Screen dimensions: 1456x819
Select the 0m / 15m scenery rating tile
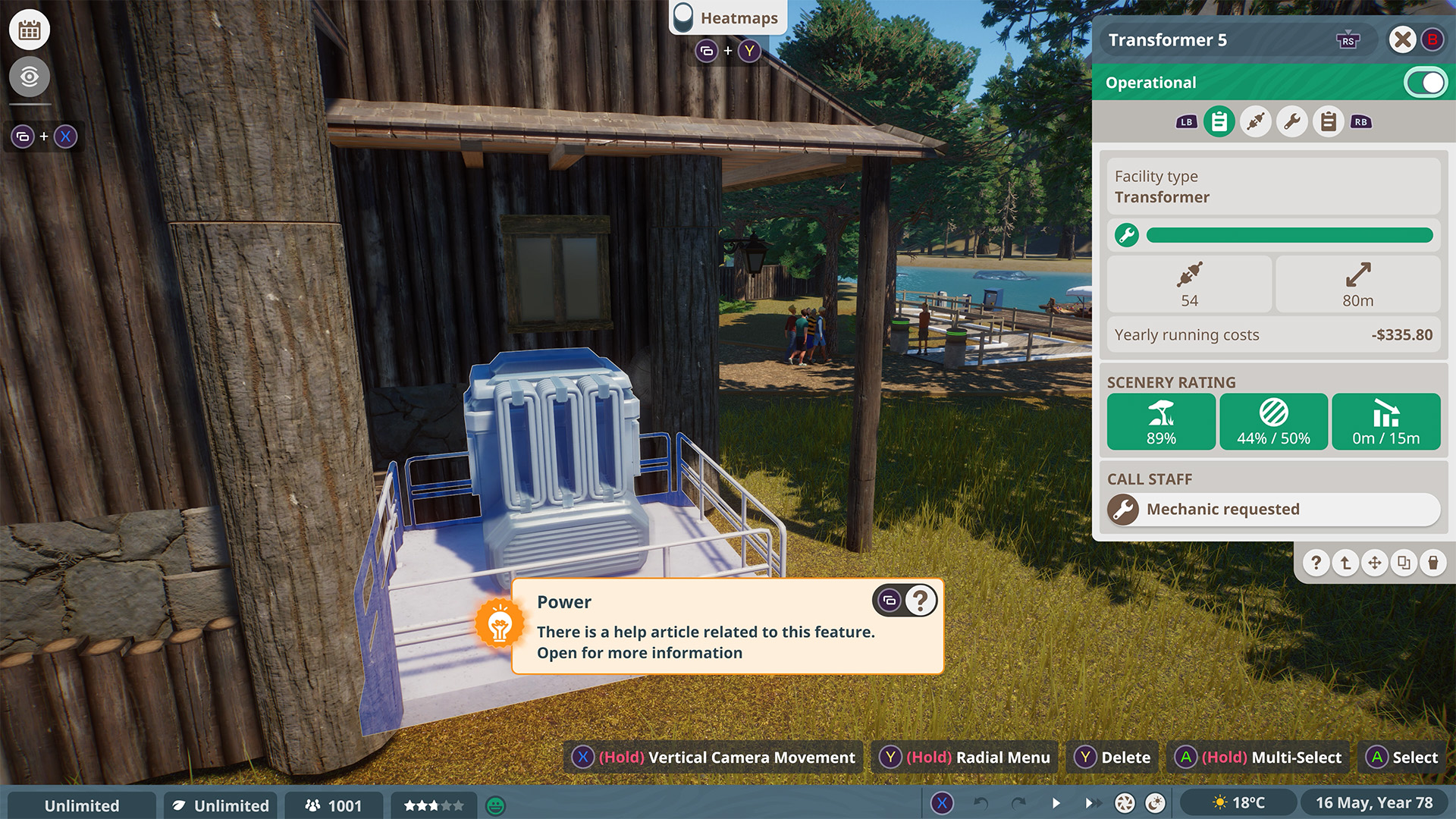click(x=1385, y=422)
